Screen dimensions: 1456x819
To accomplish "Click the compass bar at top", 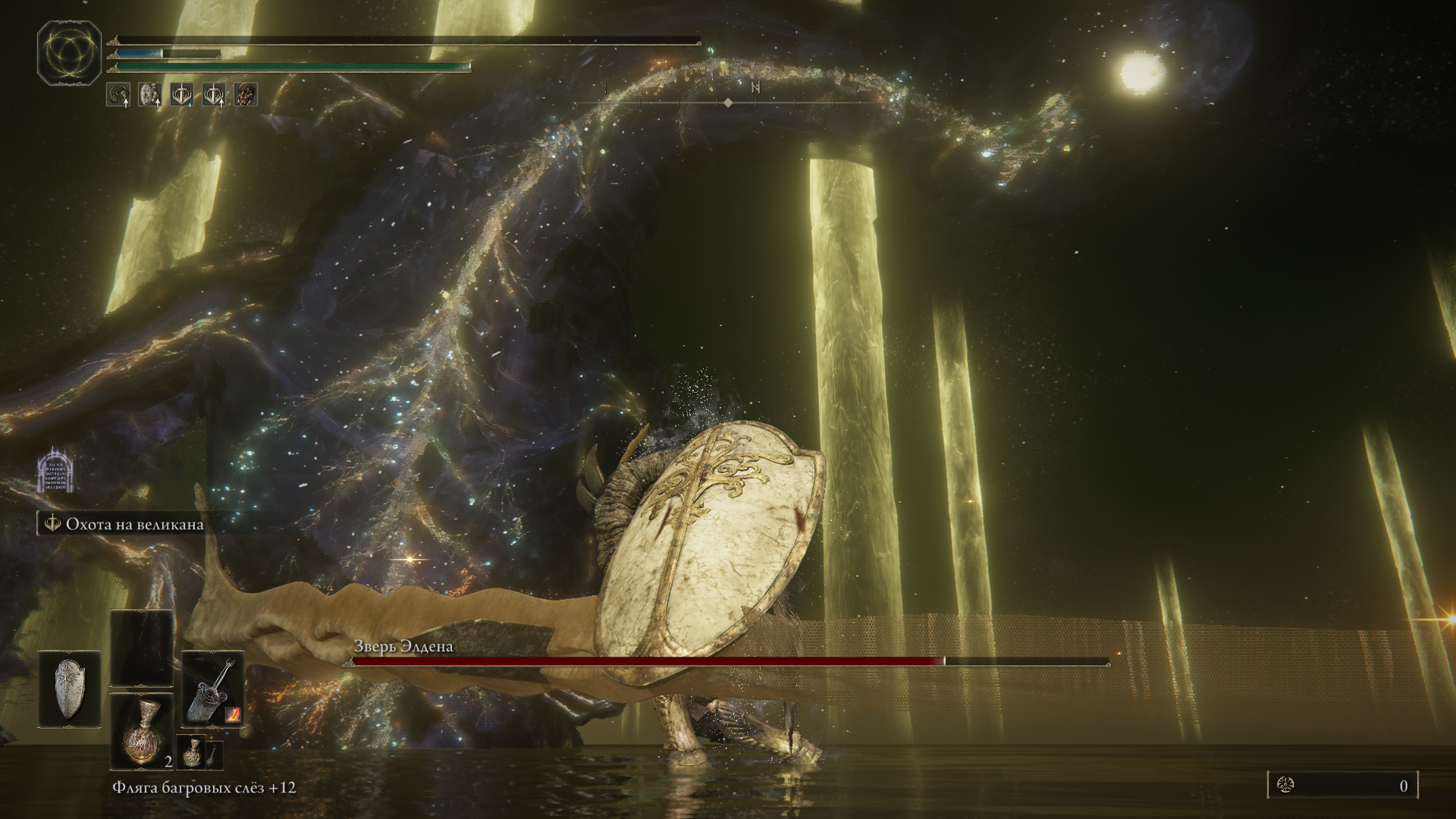I will (728, 102).
